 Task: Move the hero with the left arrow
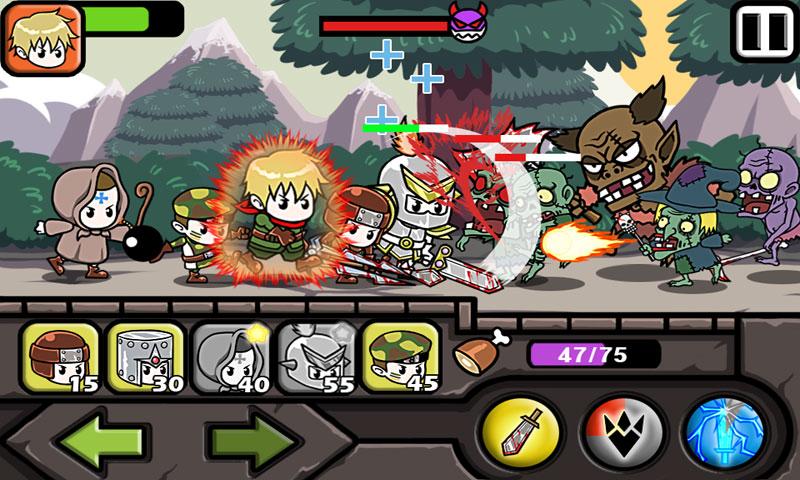[98, 437]
